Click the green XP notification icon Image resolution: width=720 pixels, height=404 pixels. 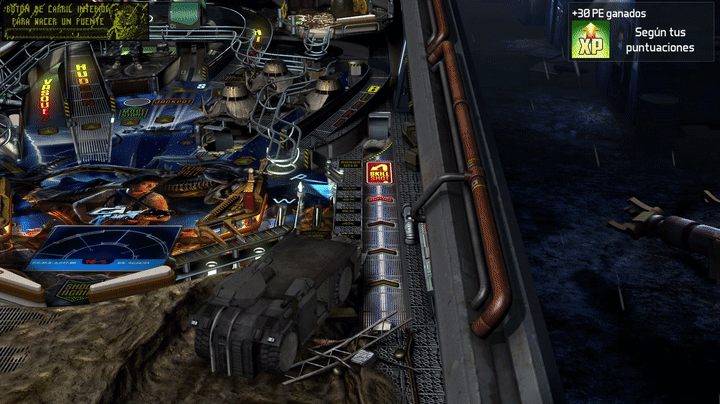[591, 40]
